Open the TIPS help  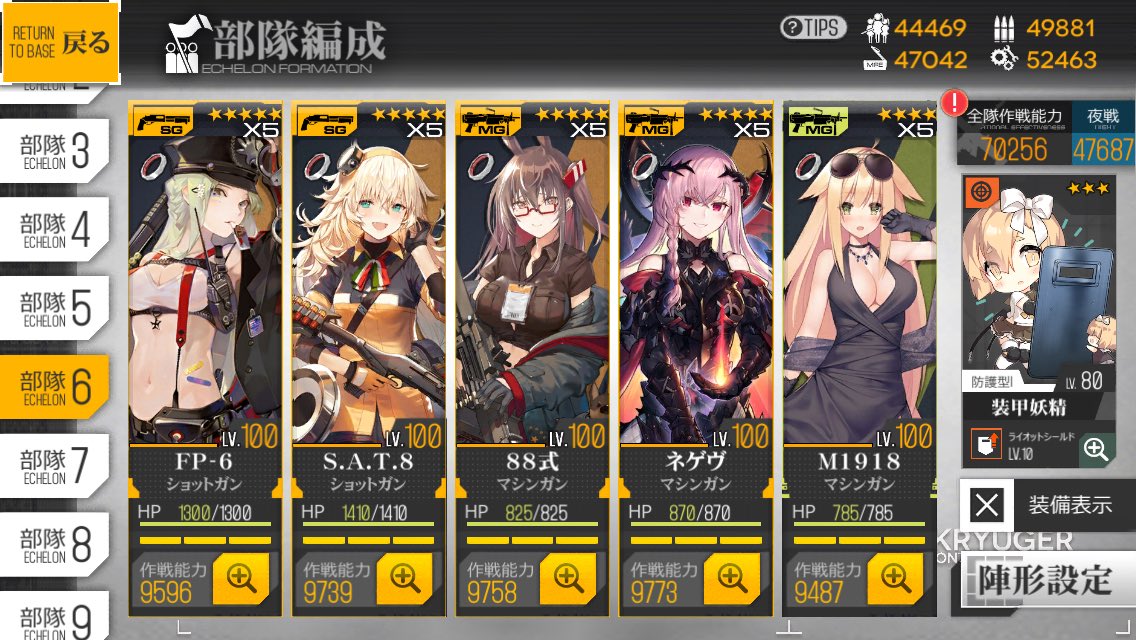813,28
